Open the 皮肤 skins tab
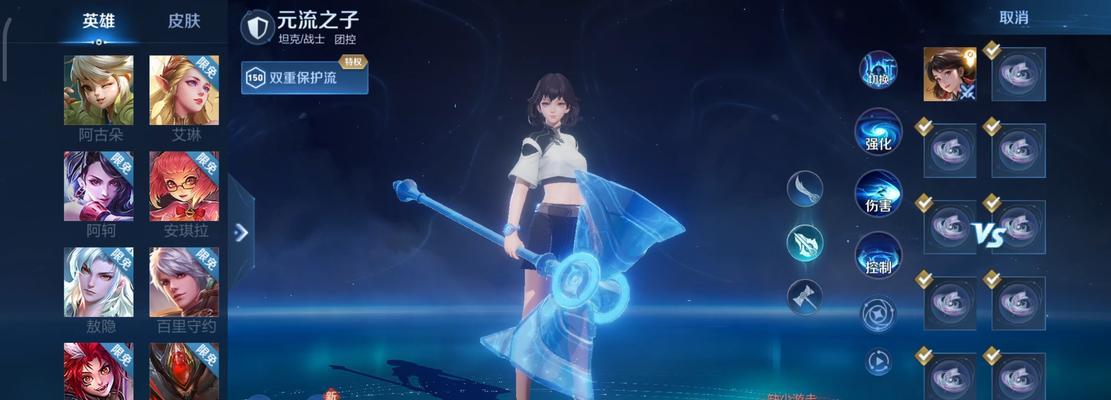The image size is (1111, 400). click(x=183, y=21)
